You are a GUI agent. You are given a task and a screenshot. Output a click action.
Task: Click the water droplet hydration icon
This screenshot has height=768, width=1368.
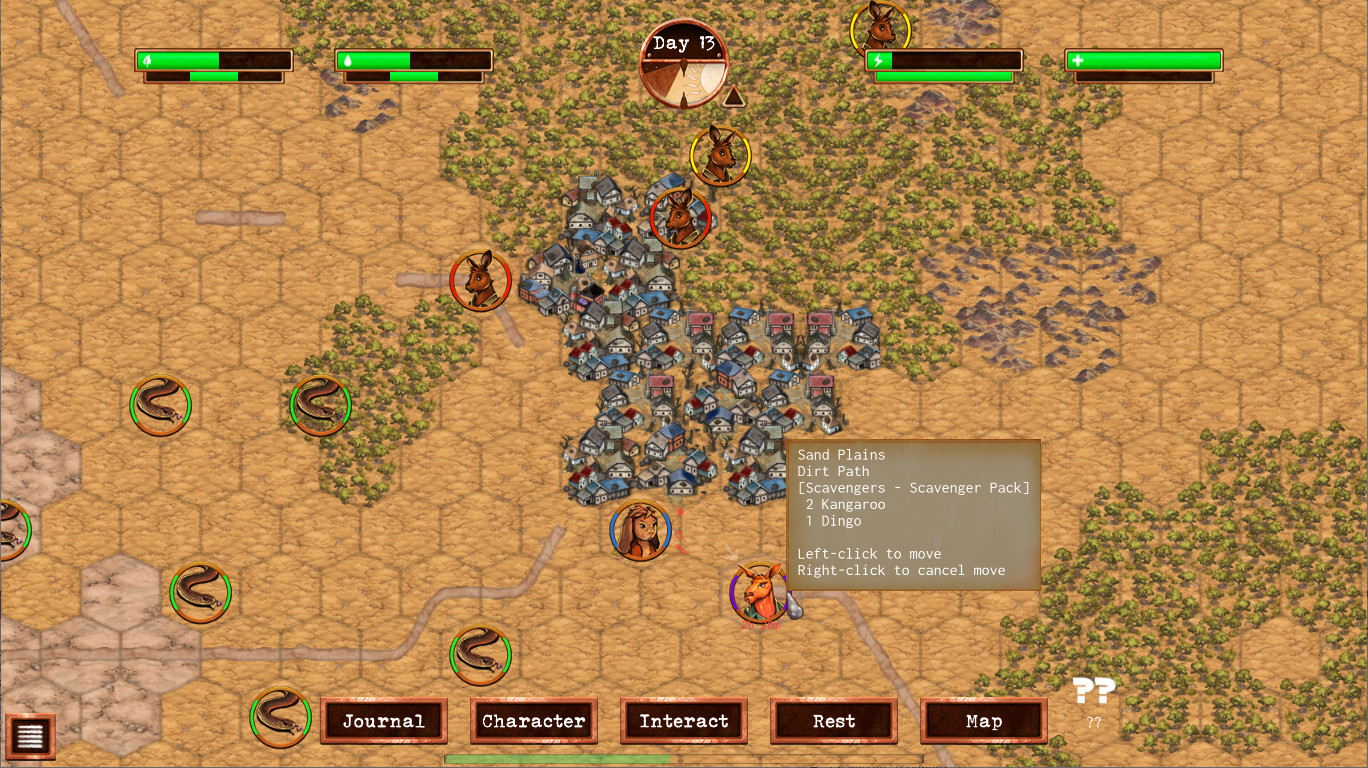348,58
